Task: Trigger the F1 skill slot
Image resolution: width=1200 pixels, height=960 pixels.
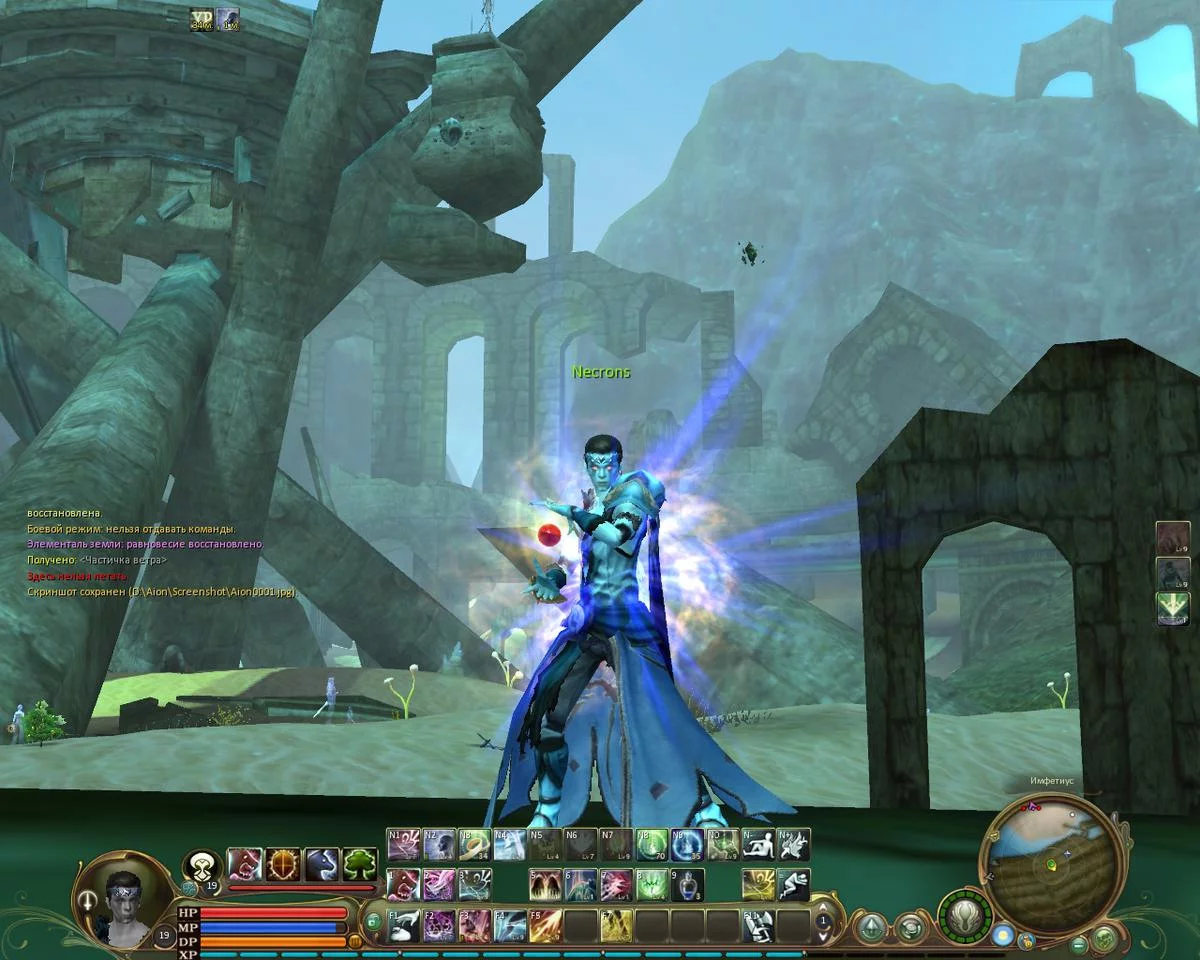Action: [404, 925]
